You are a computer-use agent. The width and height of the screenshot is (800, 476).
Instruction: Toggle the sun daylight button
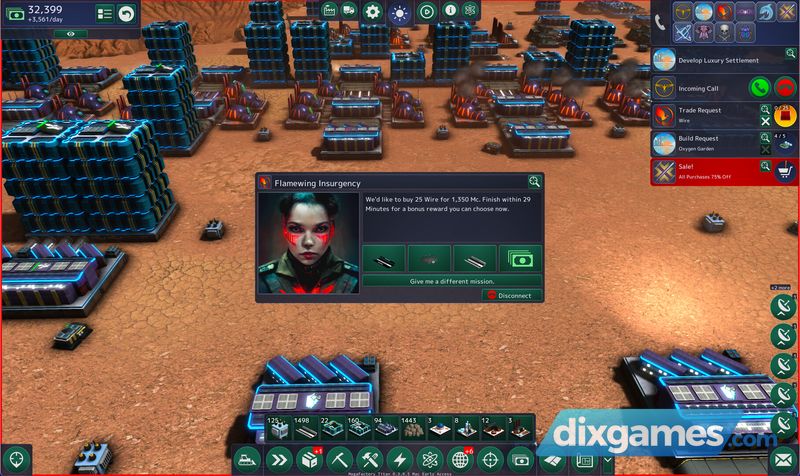[x=399, y=12]
